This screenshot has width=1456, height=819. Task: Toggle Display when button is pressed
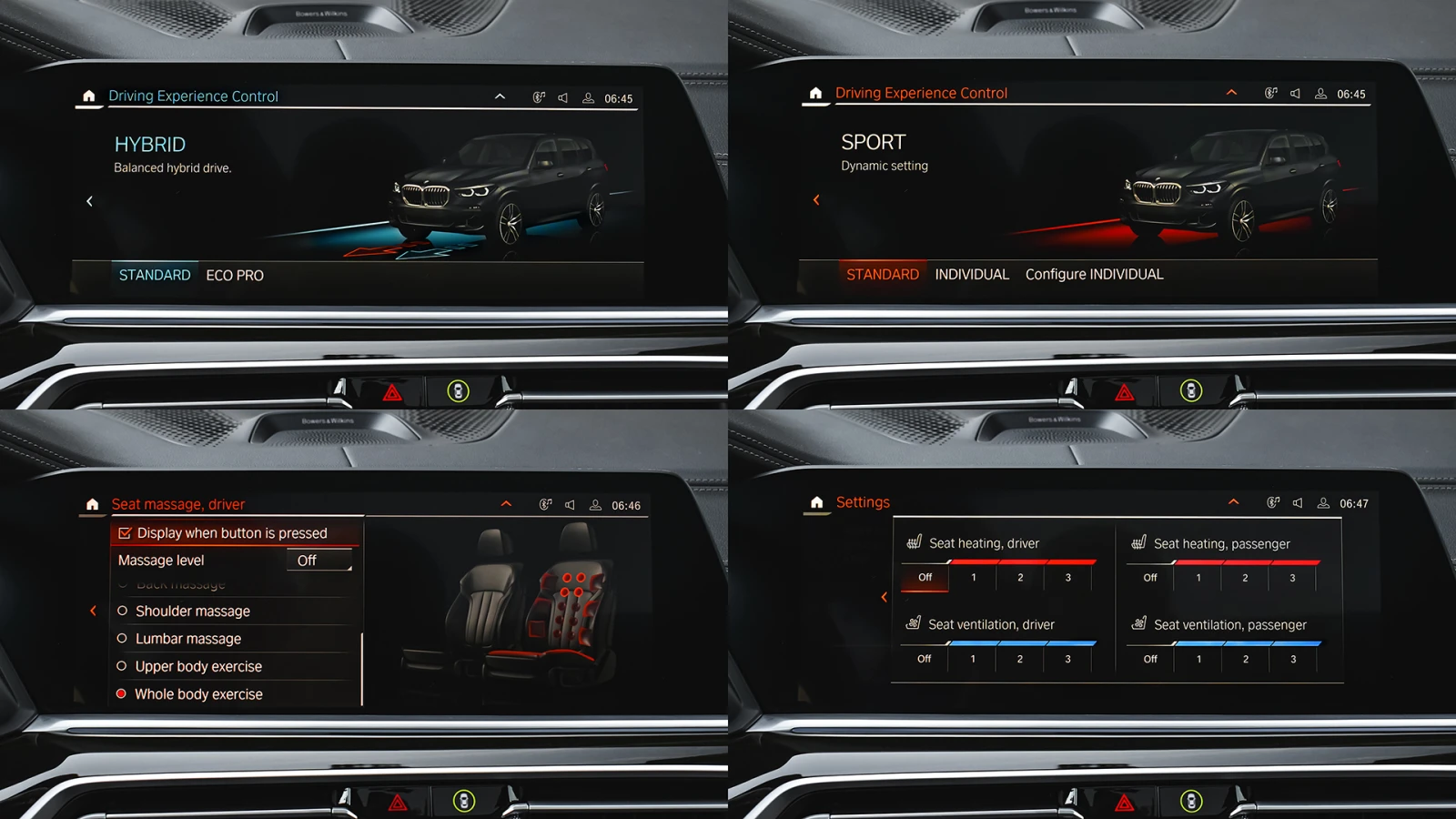pos(125,533)
